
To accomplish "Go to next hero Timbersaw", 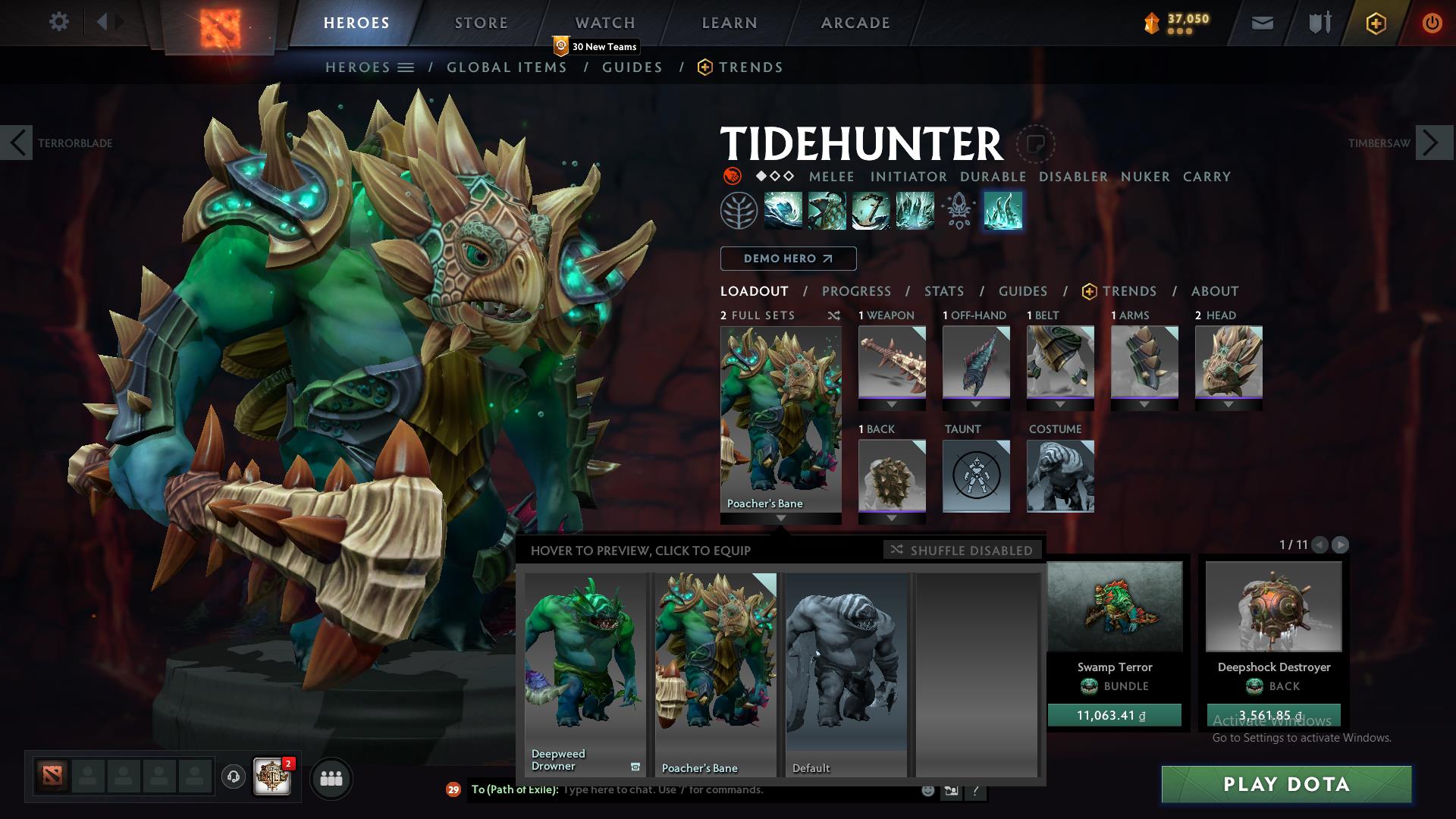I will [1433, 143].
